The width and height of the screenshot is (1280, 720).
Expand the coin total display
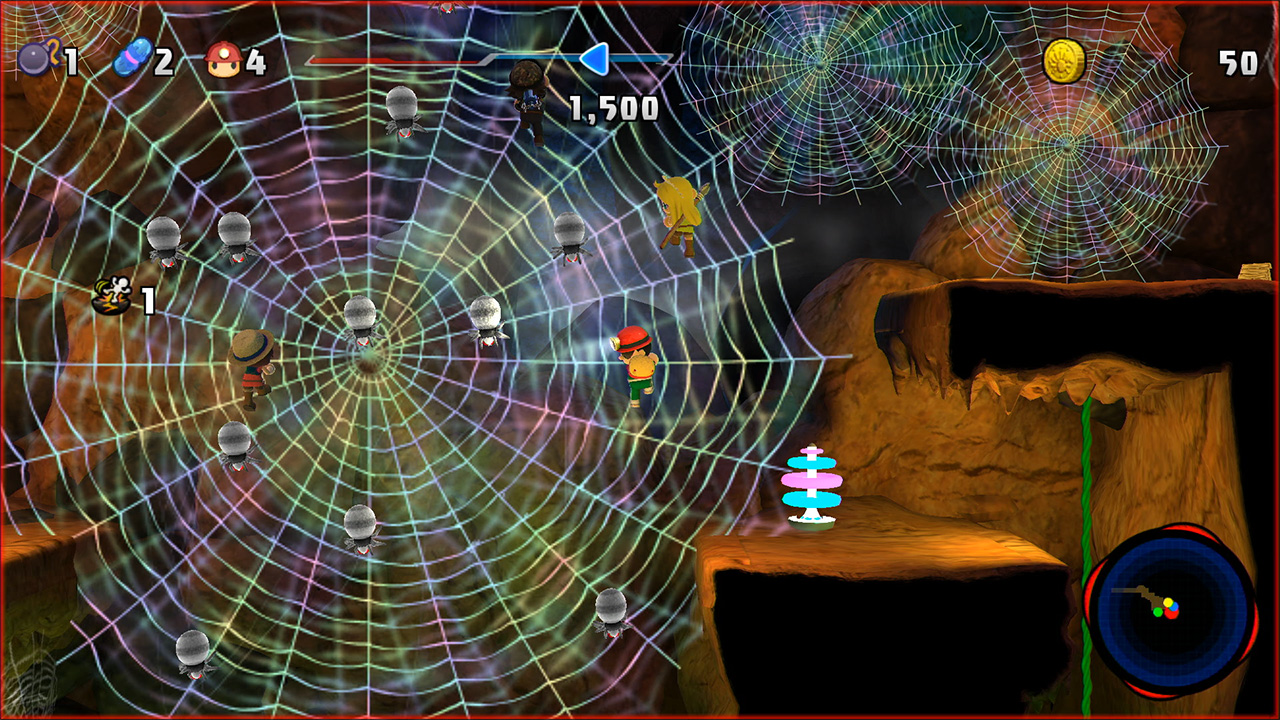tap(1235, 60)
